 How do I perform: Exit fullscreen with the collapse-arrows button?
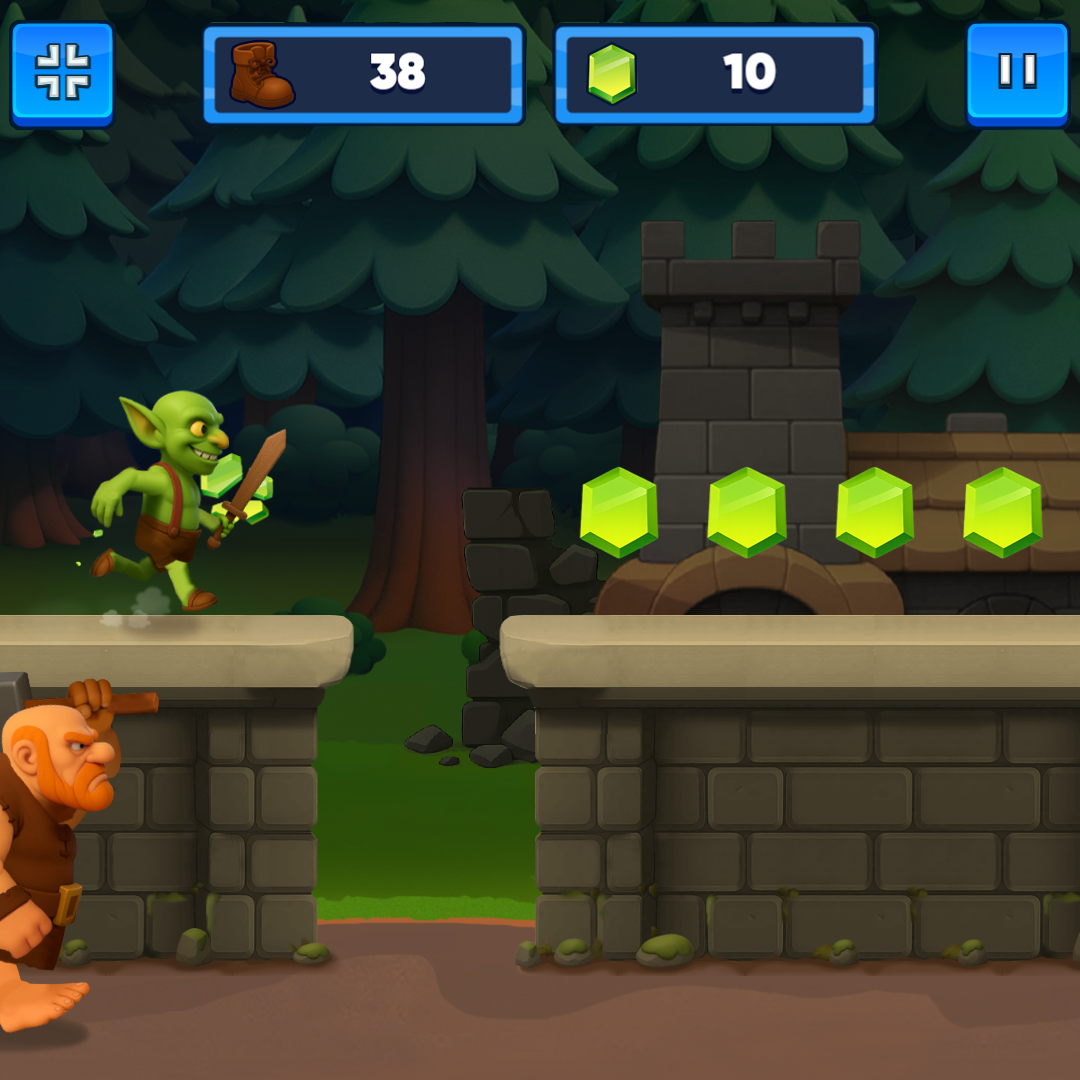click(x=62, y=73)
